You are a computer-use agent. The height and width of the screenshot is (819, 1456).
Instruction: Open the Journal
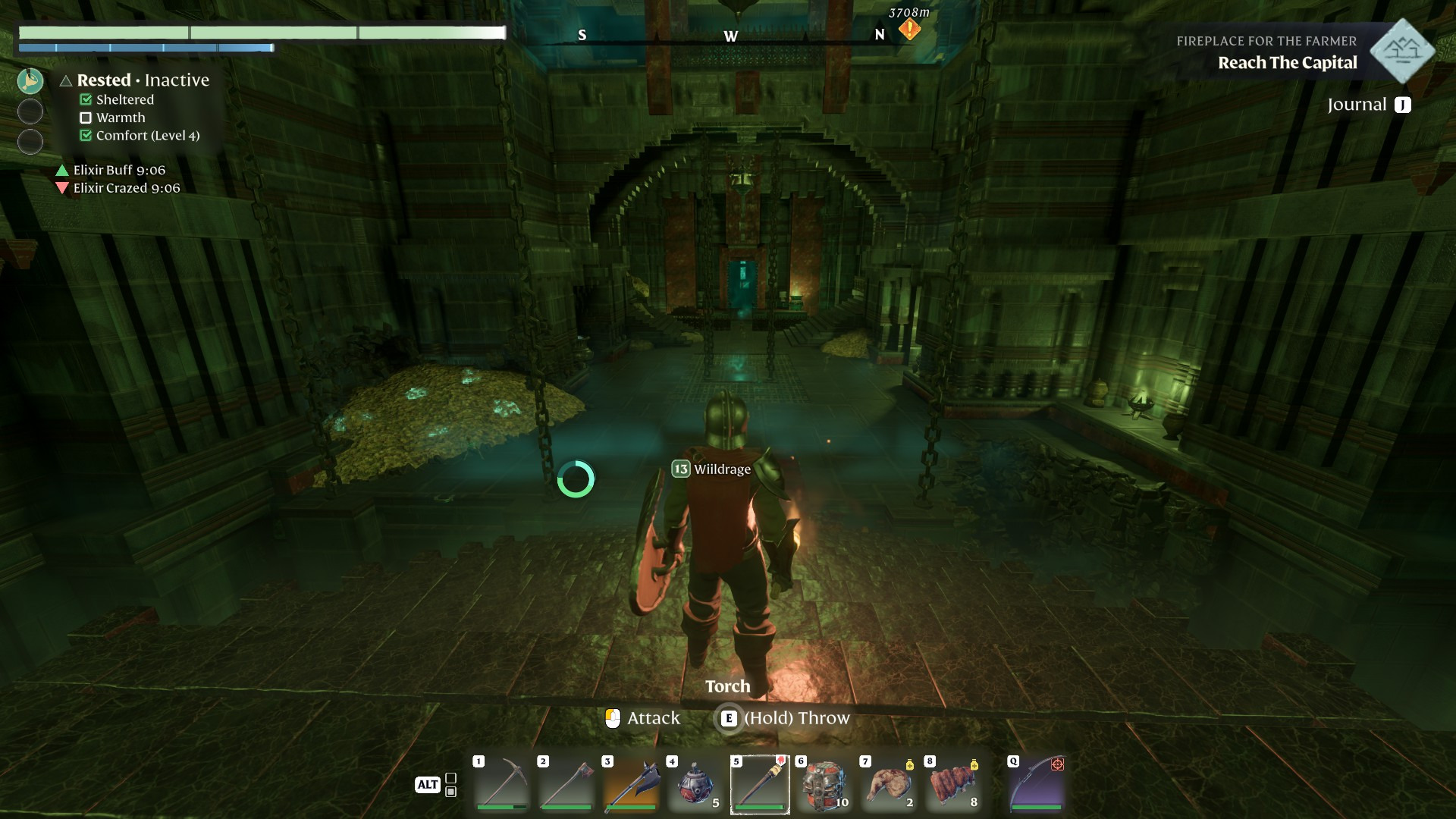[x=1368, y=105]
